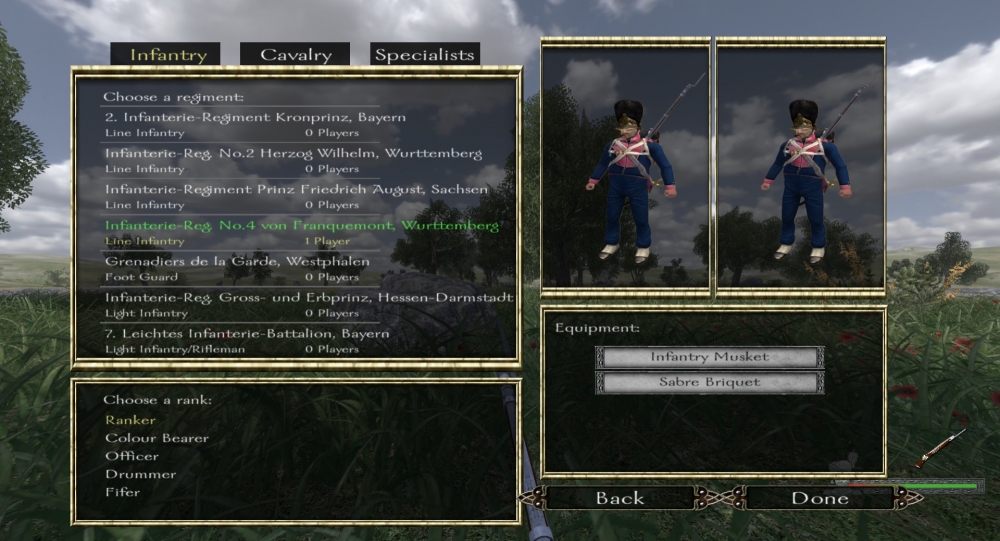
Task: Show the Specialists tab
Action: 424,55
